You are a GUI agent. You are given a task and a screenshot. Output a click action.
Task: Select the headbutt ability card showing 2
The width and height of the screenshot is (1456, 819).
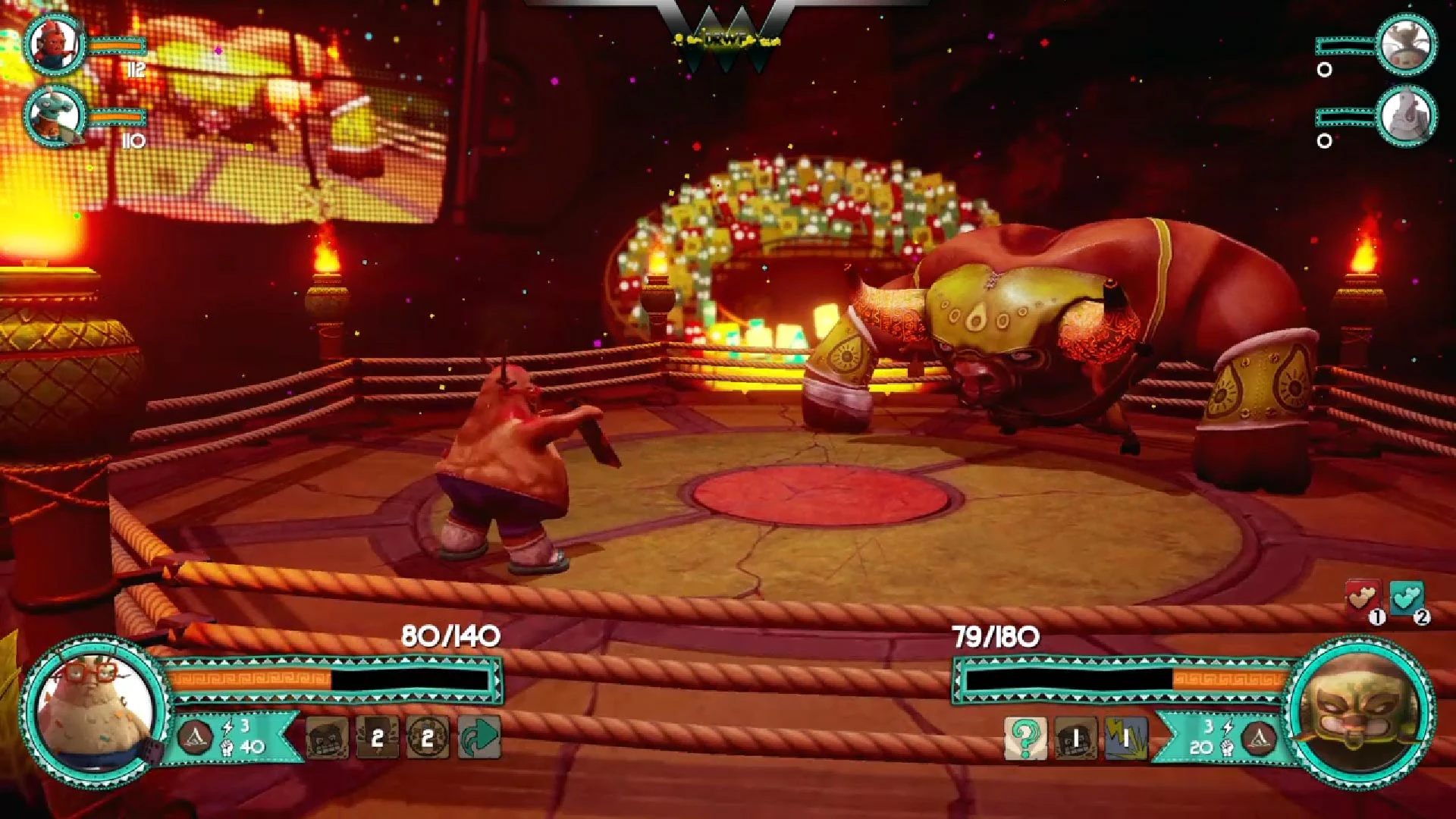(377, 736)
